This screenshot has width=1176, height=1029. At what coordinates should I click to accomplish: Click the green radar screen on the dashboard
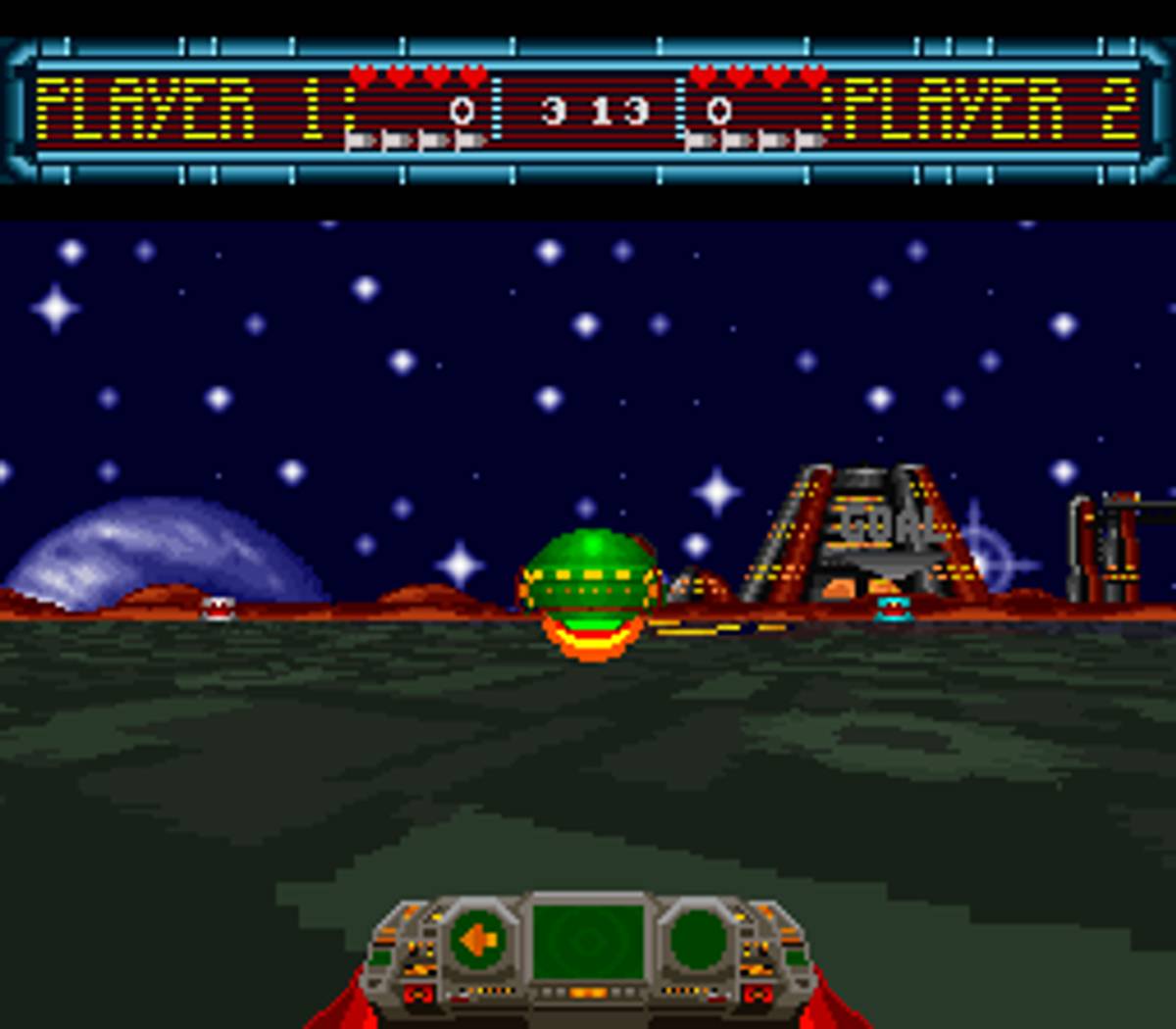coord(588,941)
